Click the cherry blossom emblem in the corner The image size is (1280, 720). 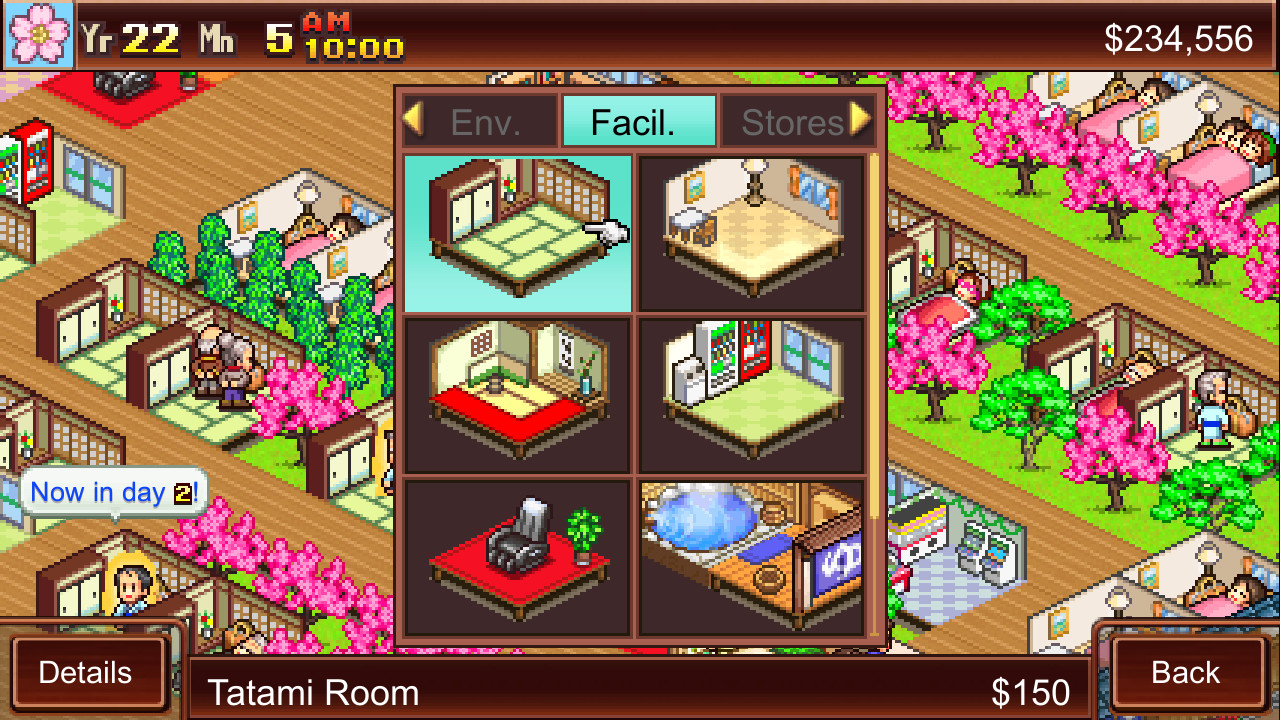click(x=37, y=37)
